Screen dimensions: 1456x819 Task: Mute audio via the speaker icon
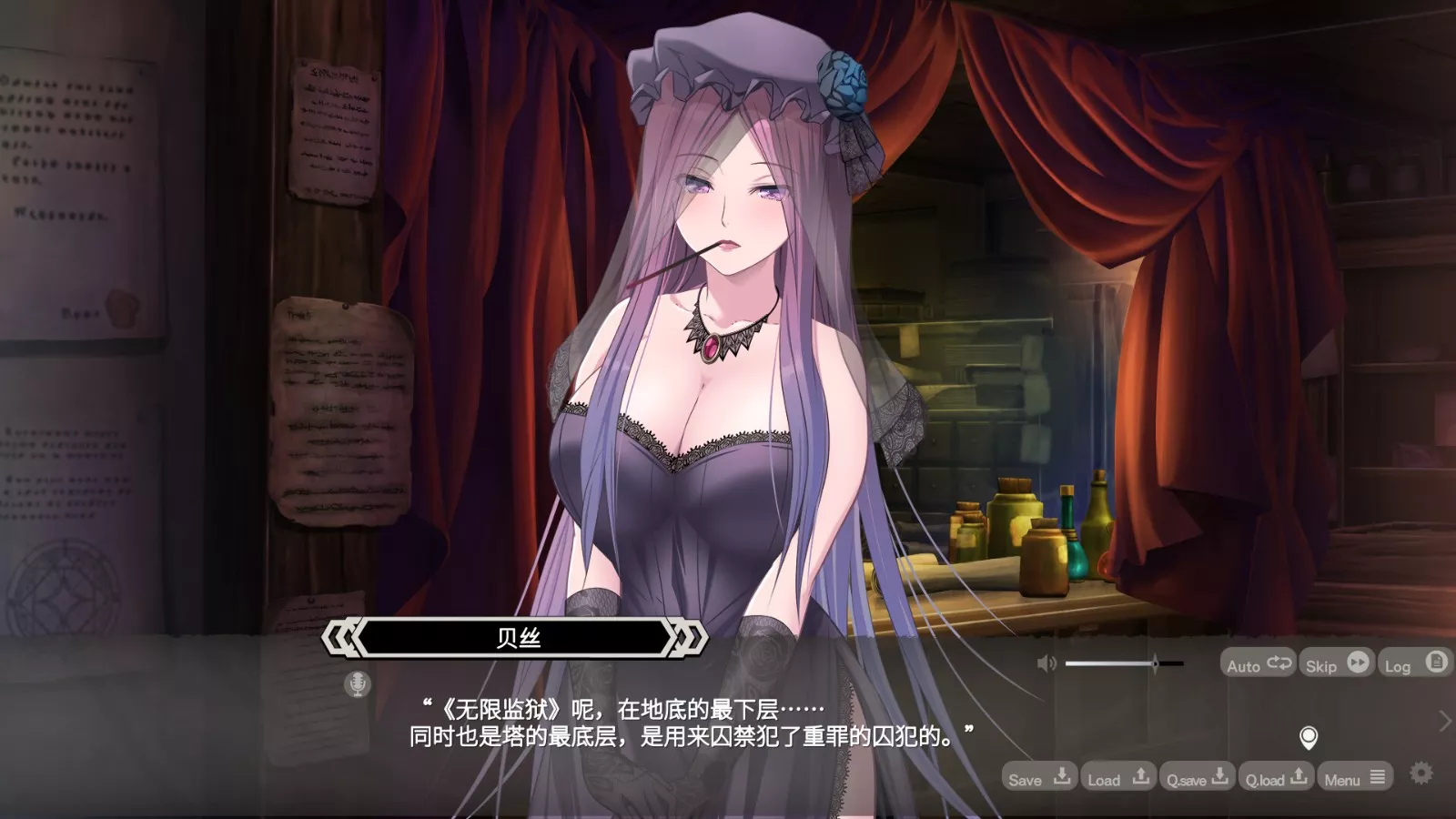(x=1045, y=662)
